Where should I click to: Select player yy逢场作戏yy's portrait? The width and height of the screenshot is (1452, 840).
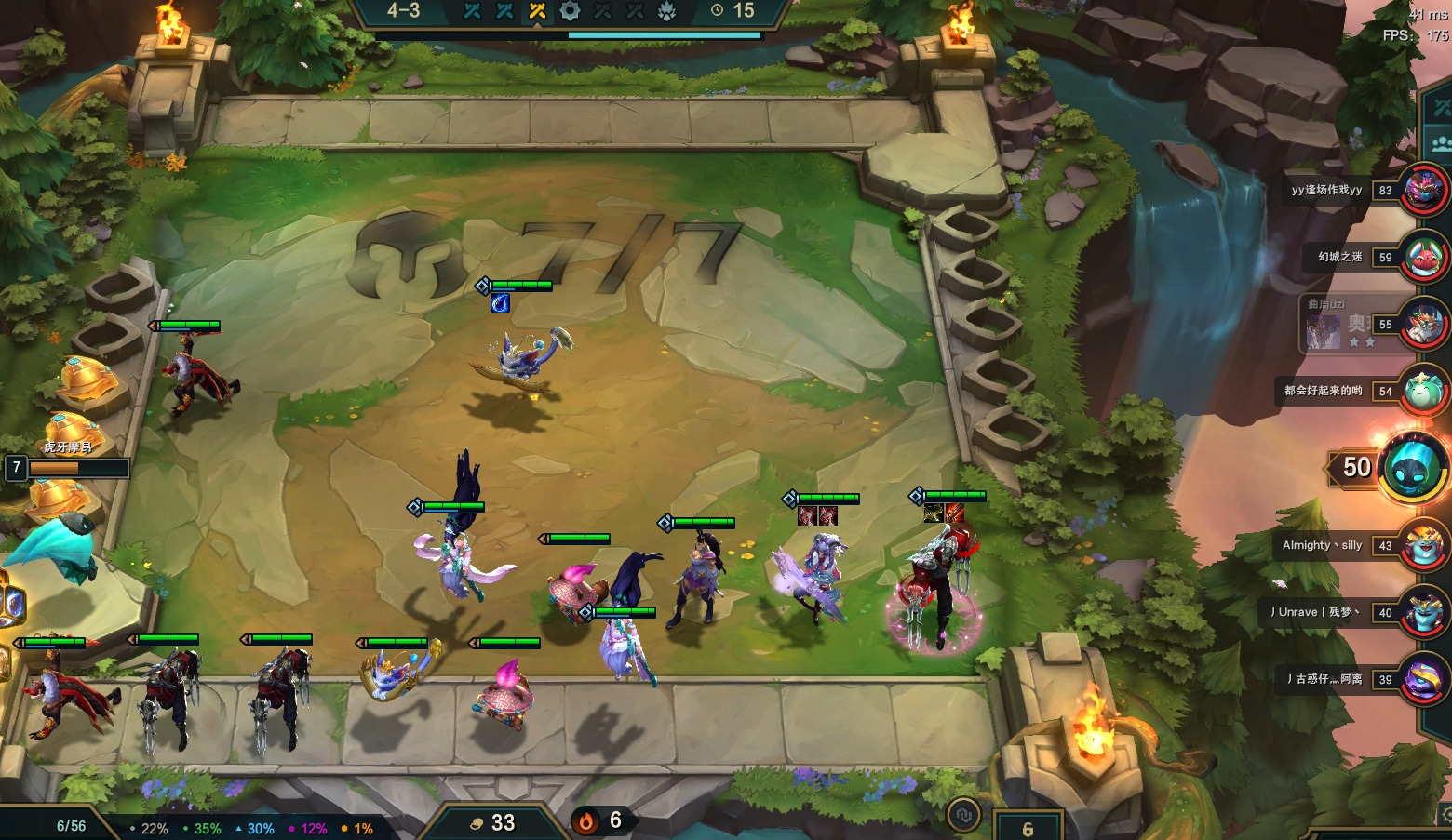[x=1424, y=190]
